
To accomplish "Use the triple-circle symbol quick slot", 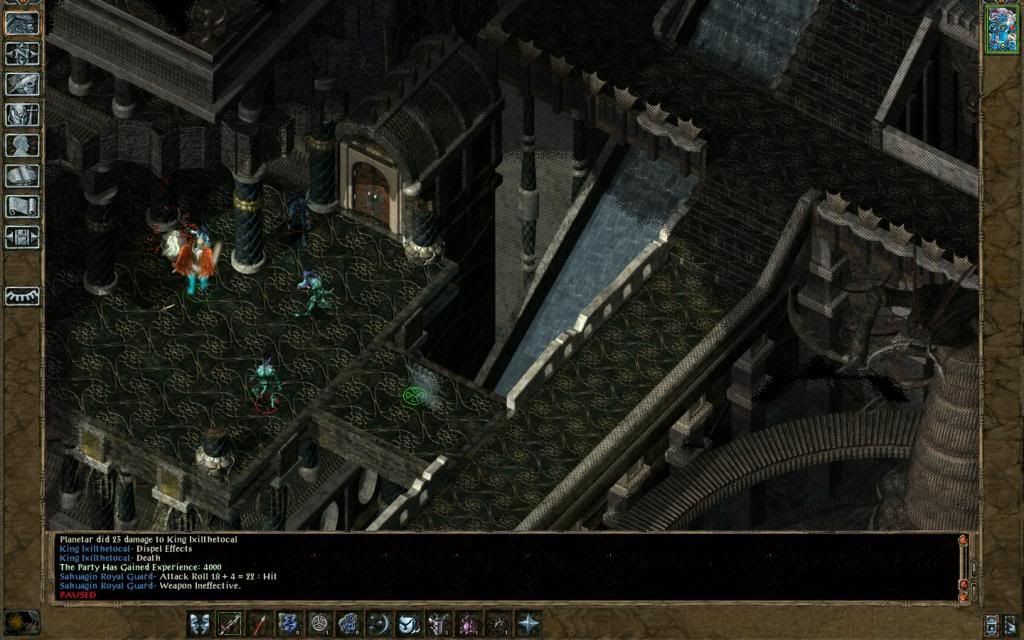I will pos(320,623).
